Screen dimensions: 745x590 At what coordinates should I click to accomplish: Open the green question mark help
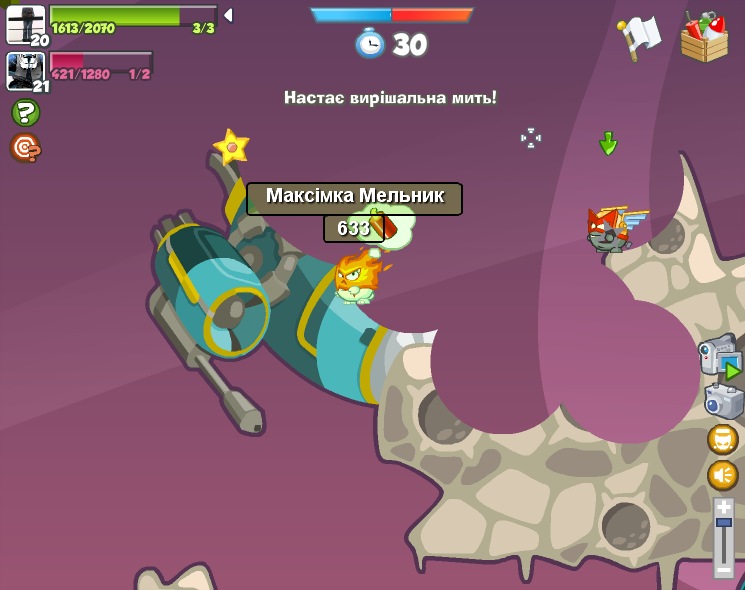pyautogui.click(x=25, y=113)
